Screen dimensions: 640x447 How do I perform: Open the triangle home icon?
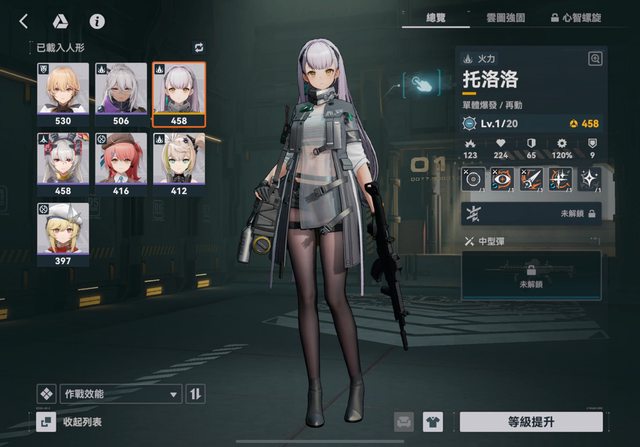coord(60,20)
